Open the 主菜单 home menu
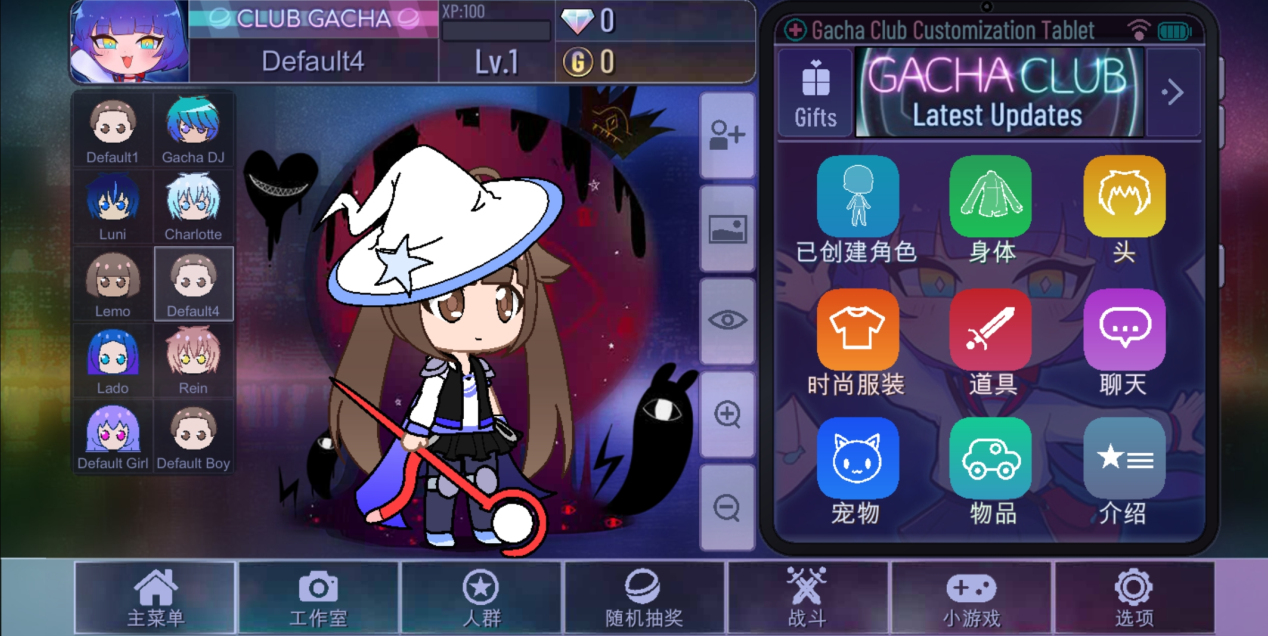Viewport: 1268px width, 636px height. (155, 598)
